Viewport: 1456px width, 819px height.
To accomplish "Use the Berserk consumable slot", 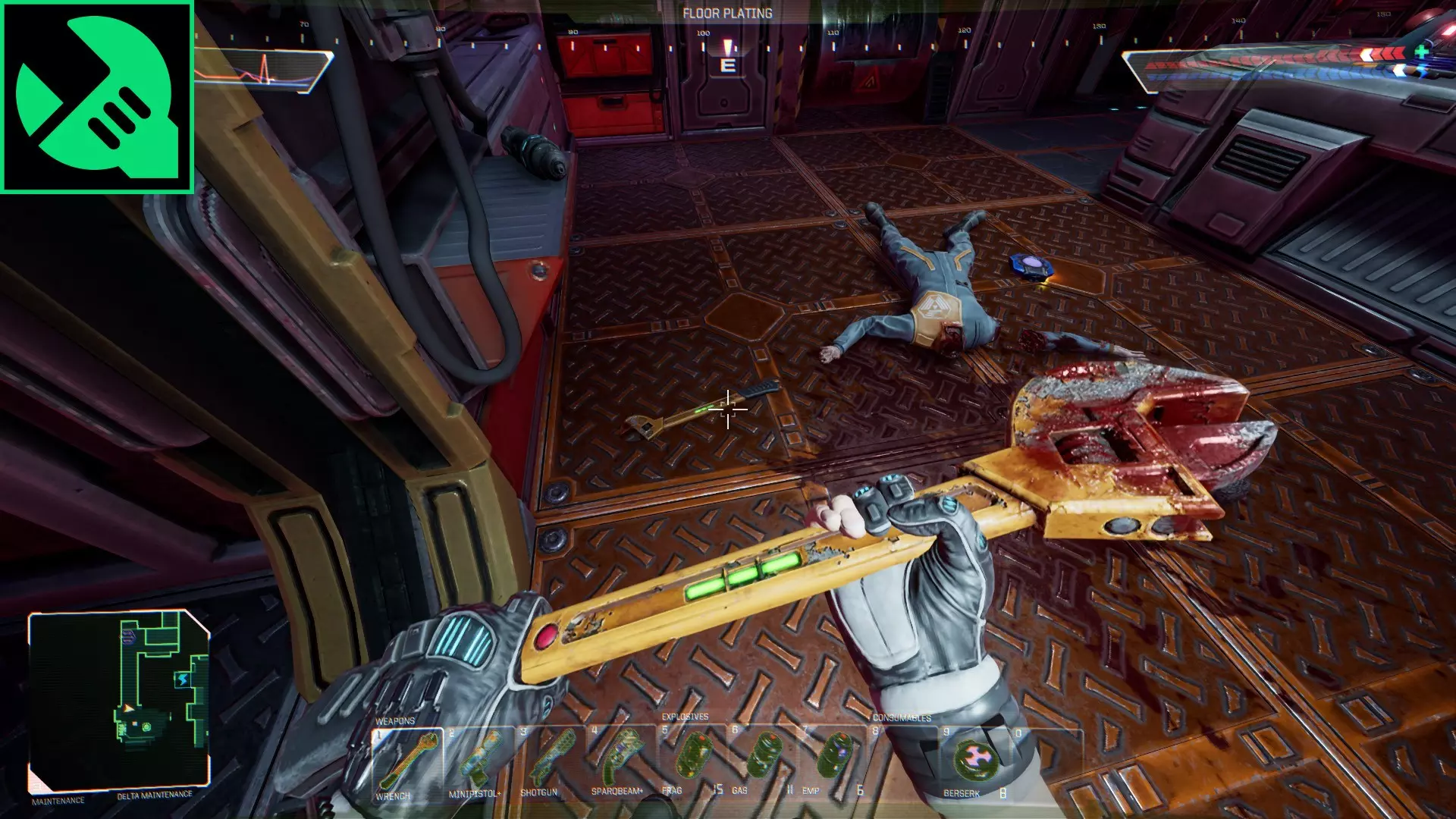I will 974,763.
